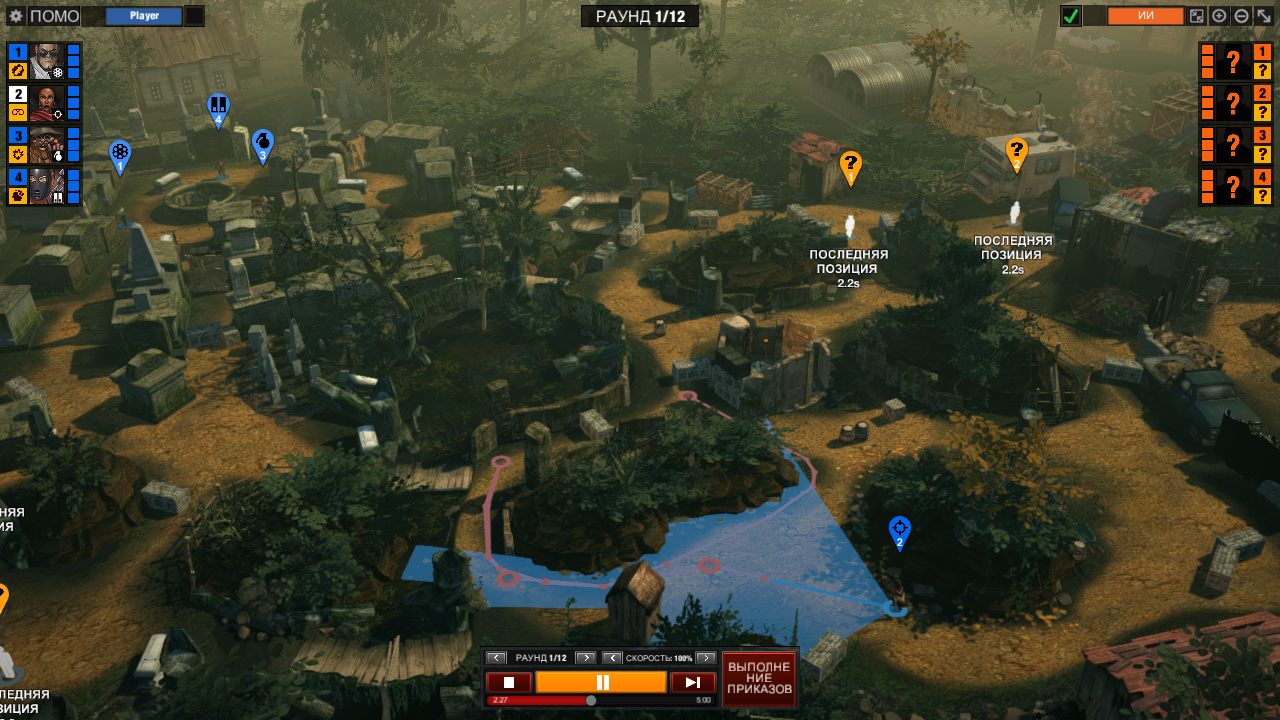Click the crosshair status icon on soldier 2's portrait
Image resolution: width=1280 pixels, height=720 pixels.
[58, 114]
